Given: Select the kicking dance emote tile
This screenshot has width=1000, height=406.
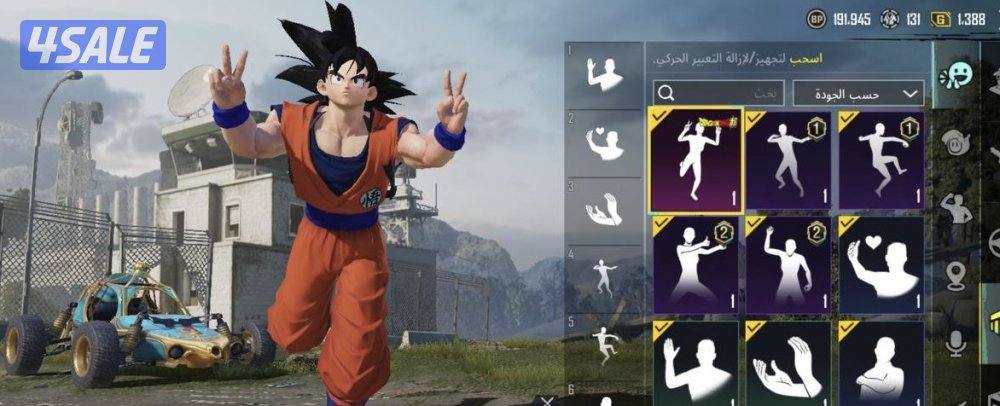Looking at the screenshot, I should point(880,160).
